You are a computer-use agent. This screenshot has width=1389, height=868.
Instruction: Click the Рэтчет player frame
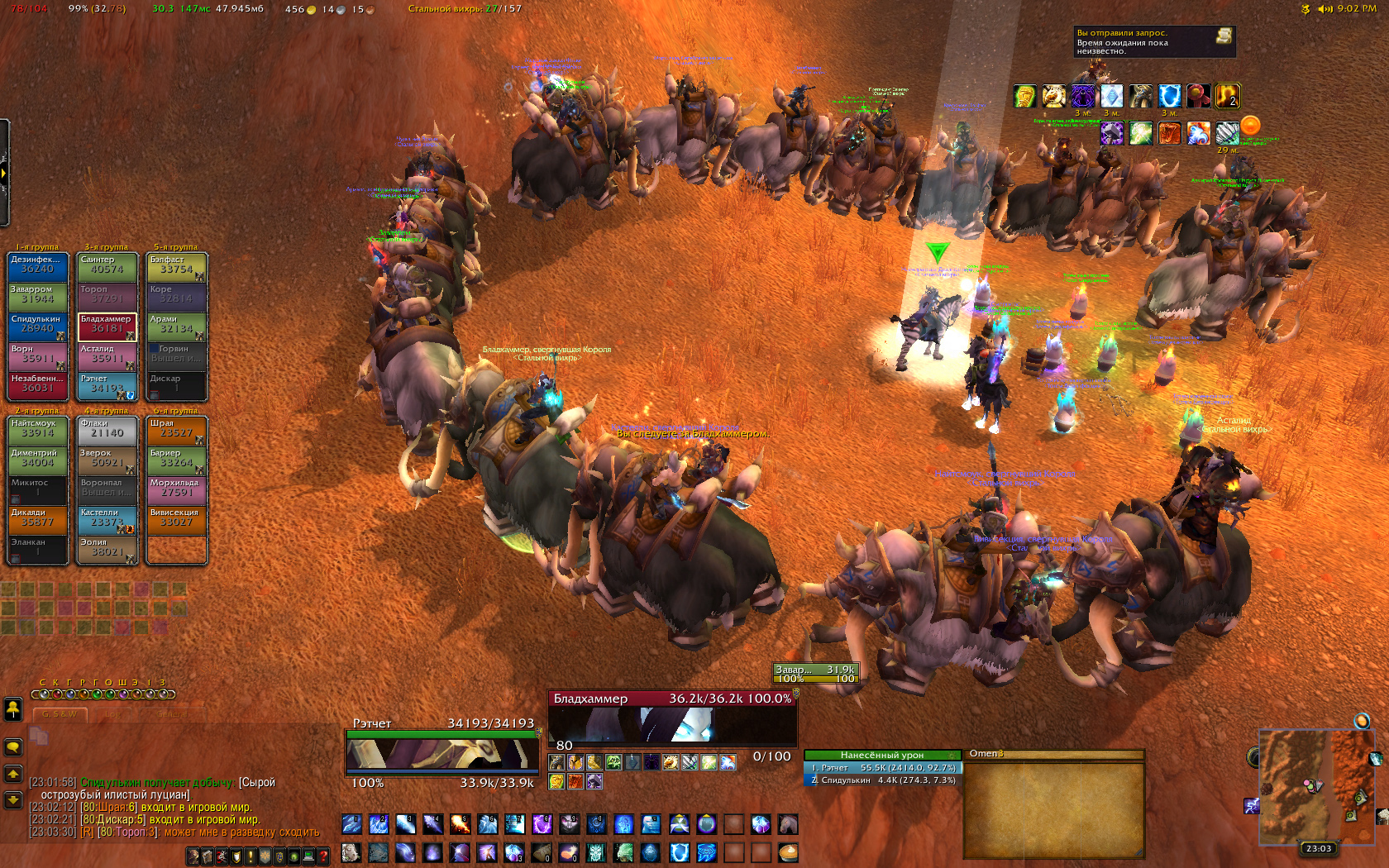442,752
